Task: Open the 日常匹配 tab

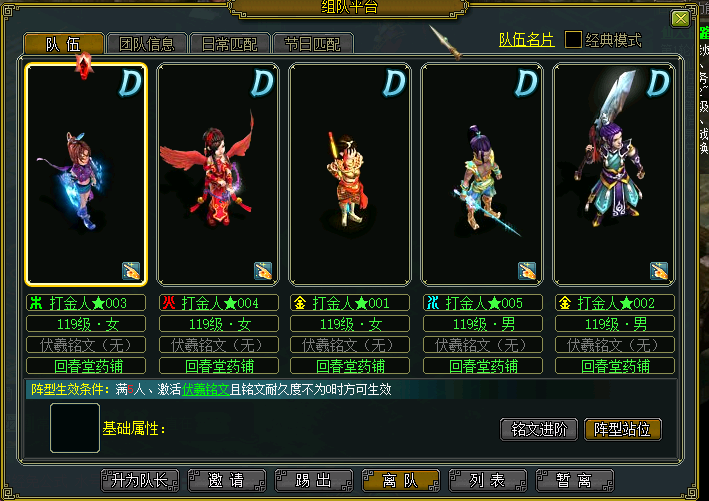Action: point(228,44)
